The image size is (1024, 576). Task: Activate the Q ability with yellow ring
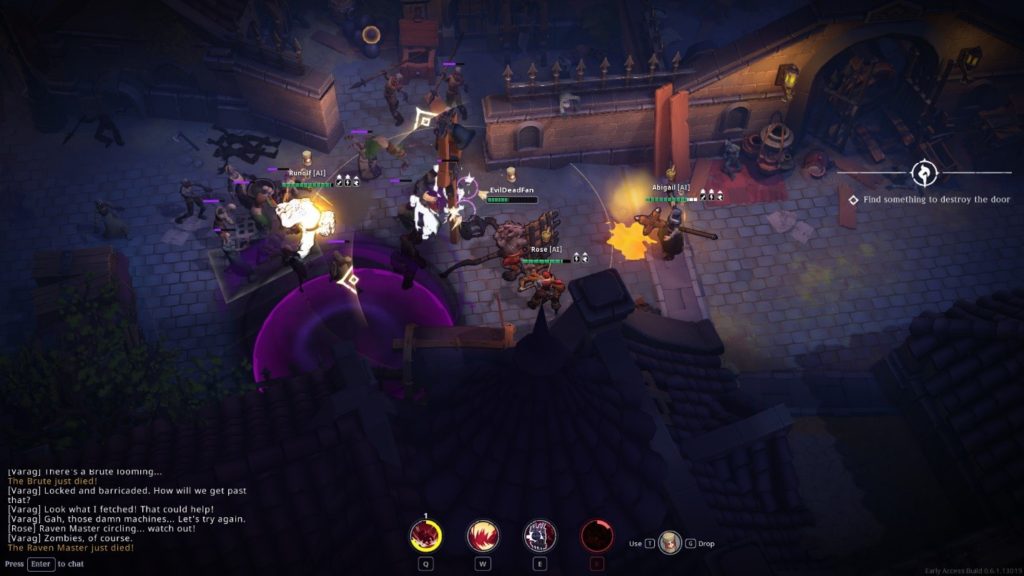426,536
